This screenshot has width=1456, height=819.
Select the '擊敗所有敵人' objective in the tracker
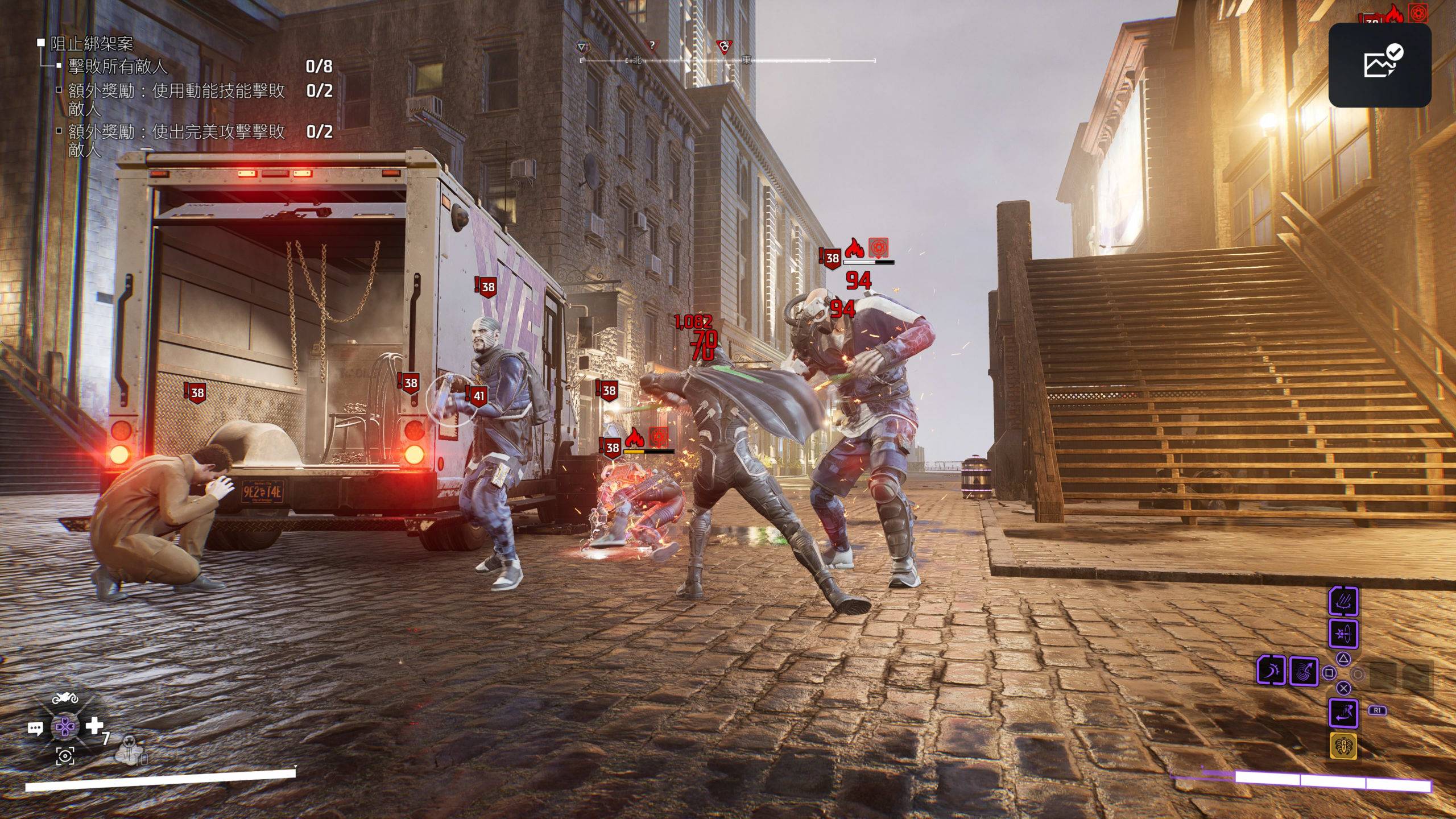point(118,67)
